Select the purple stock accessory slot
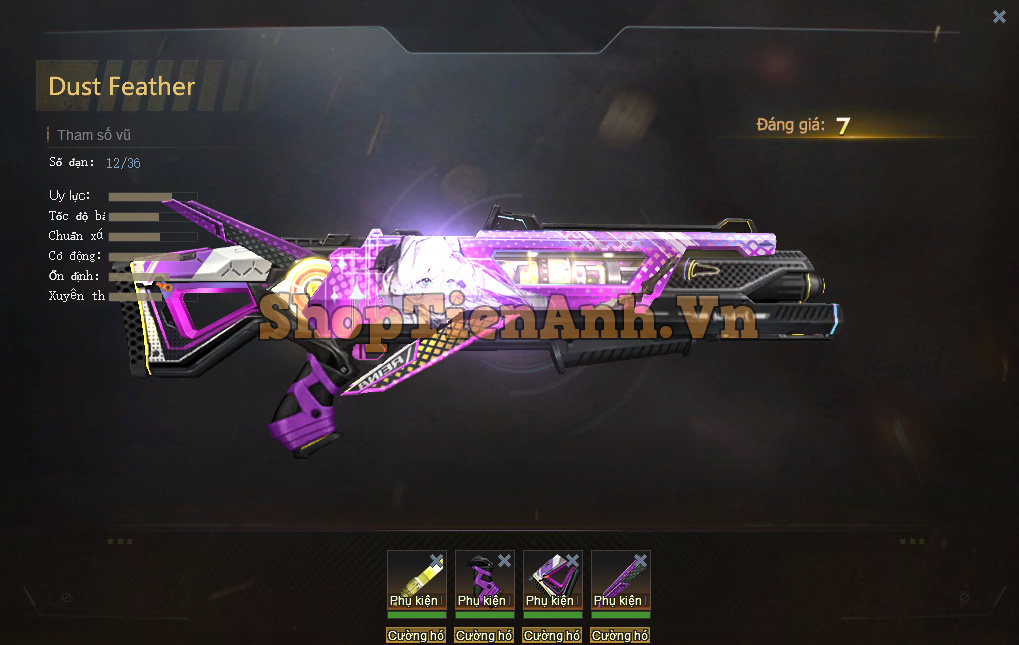Viewport: 1019px width, 645px height. (x=549, y=580)
